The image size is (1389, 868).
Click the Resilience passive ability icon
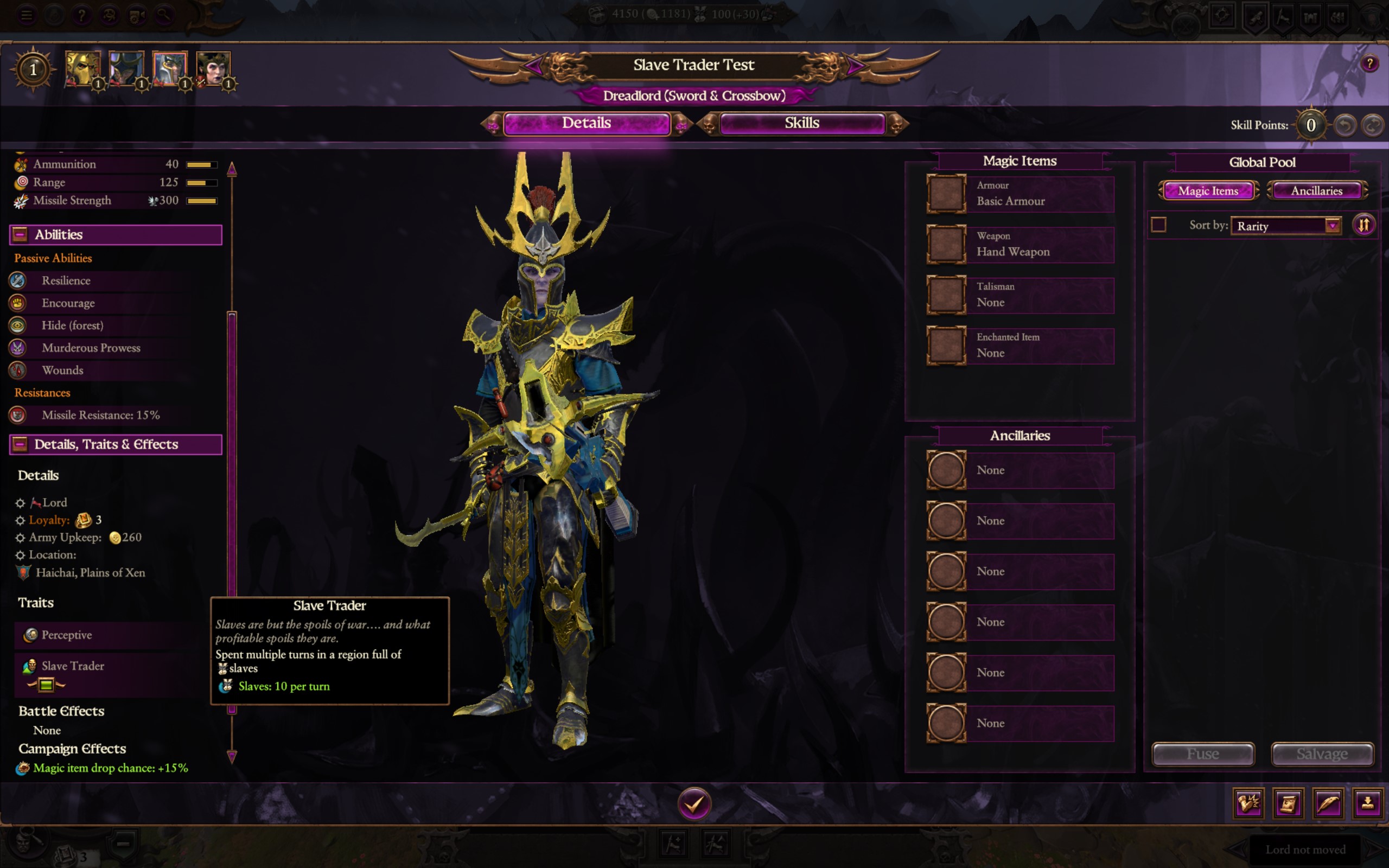[18, 280]
